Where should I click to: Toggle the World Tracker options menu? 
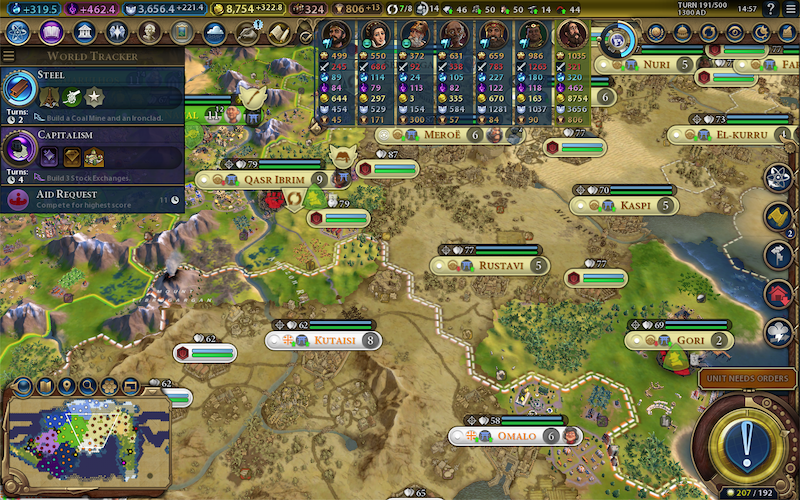(x=10, y=56)
